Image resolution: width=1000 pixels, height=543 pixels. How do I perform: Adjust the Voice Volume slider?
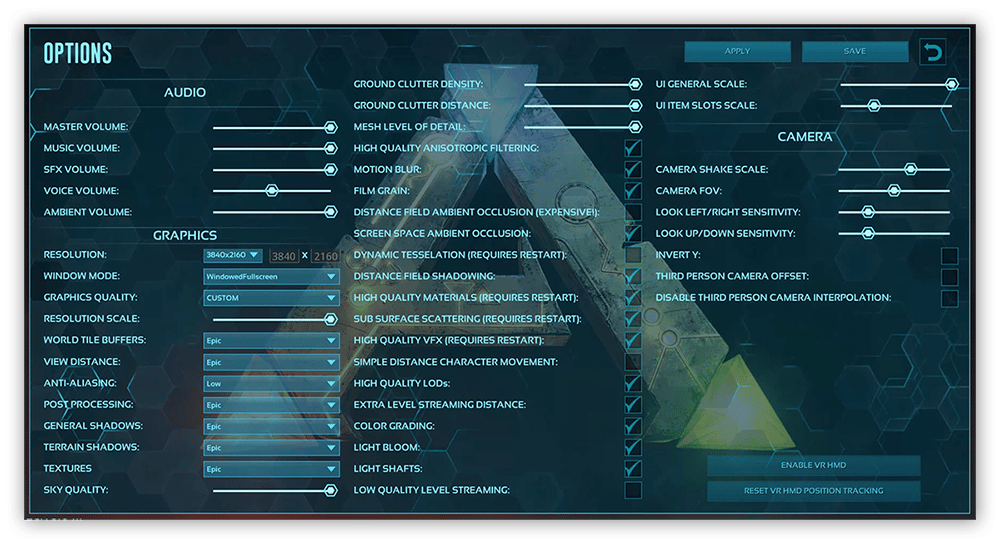[x=271, y=191]
